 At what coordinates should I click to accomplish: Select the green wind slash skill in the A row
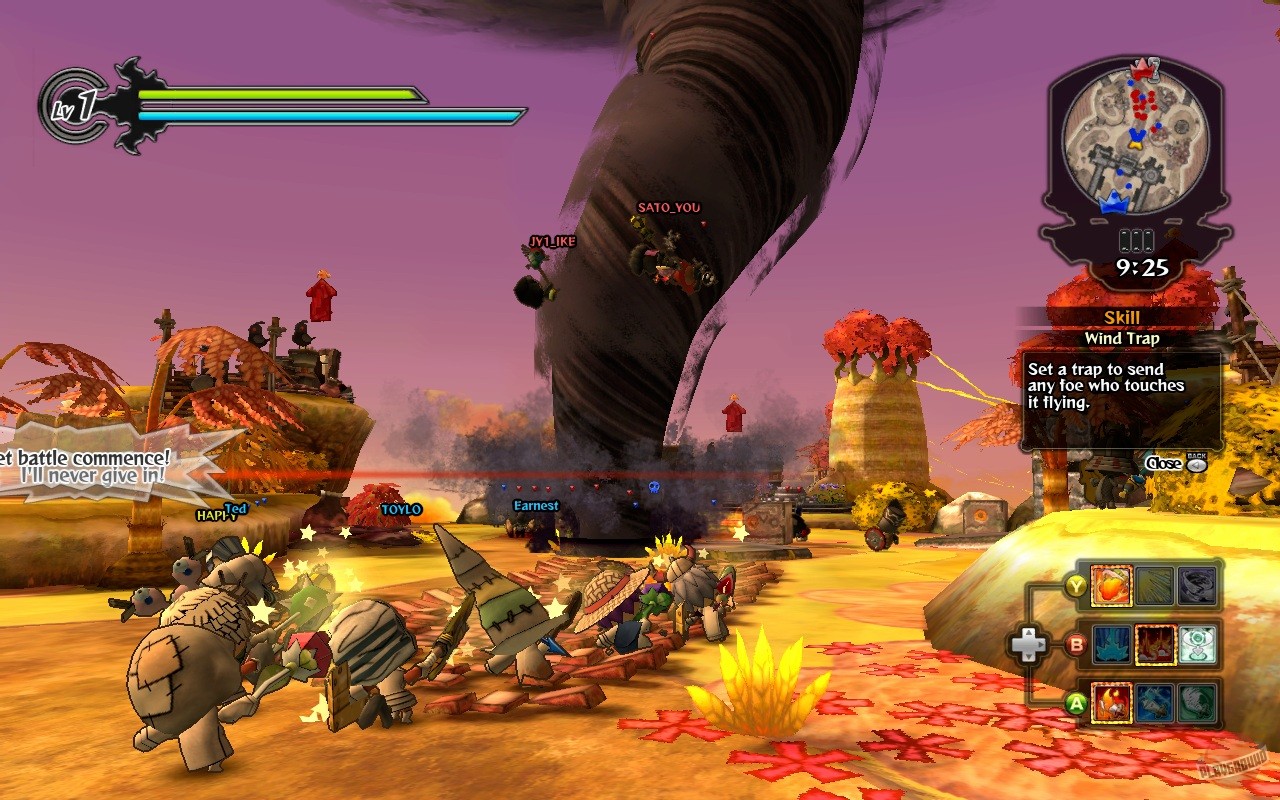point(1195,703)
